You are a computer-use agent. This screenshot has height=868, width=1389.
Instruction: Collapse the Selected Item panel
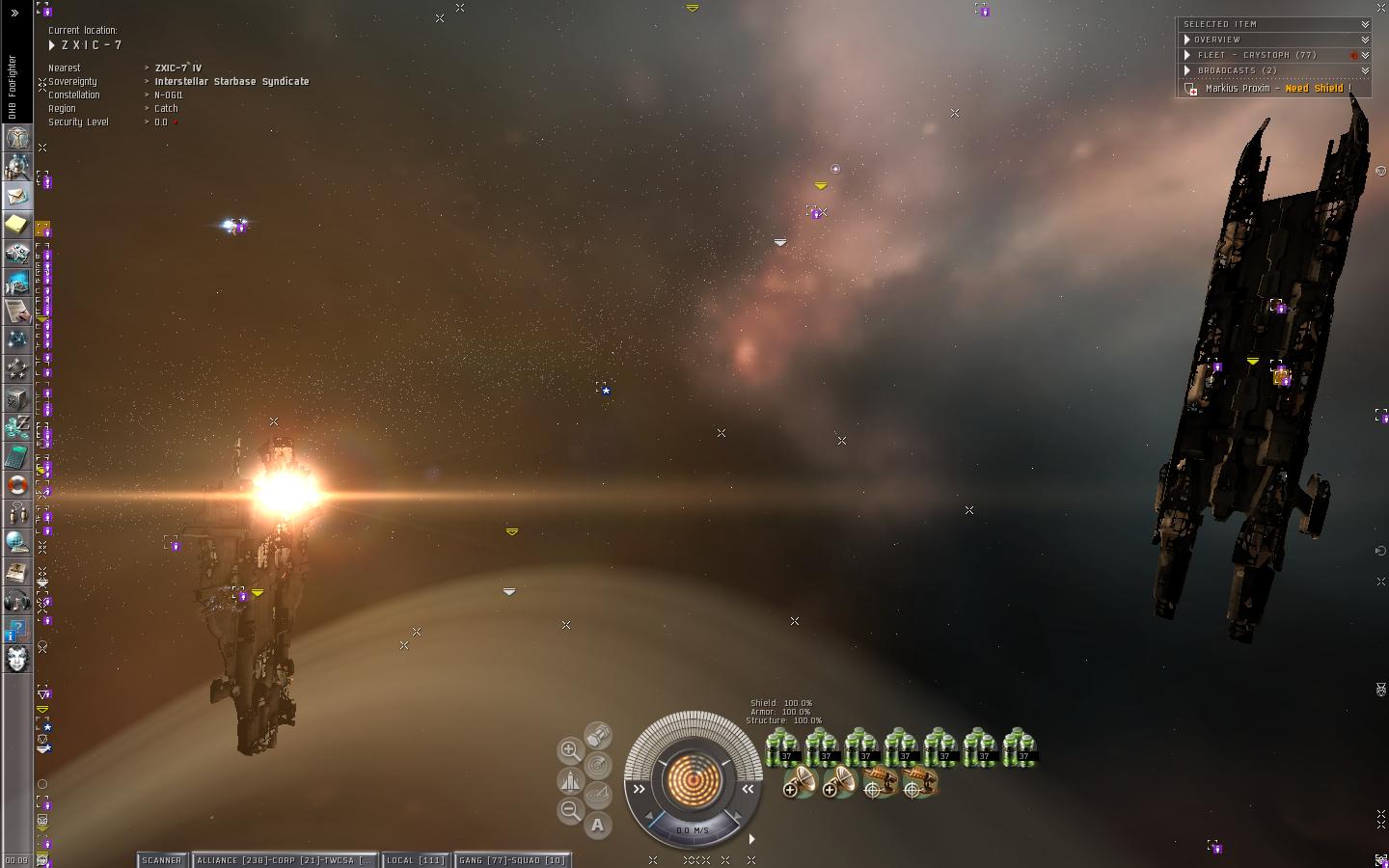pos(1365,24)
